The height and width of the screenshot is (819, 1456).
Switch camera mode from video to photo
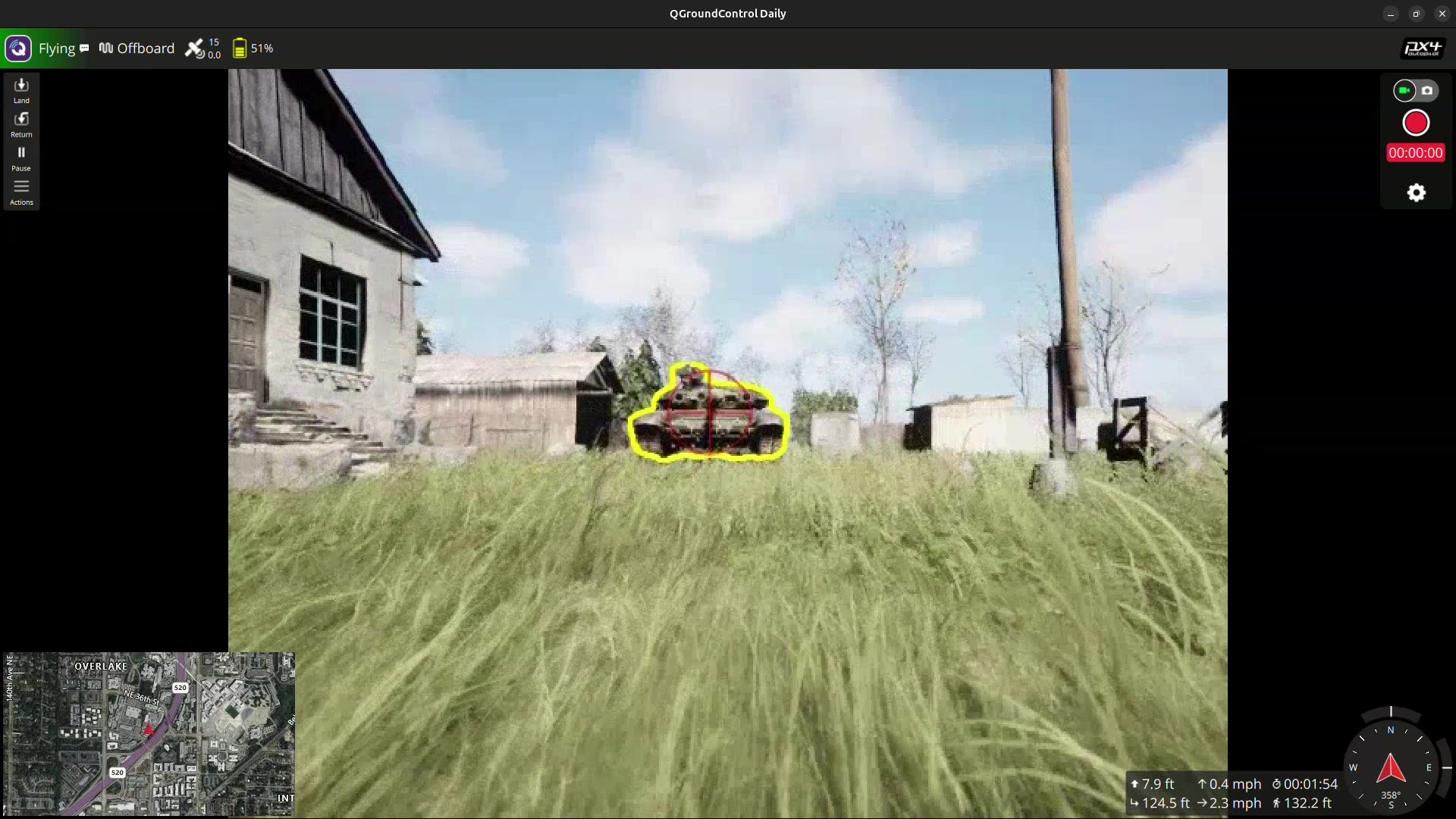[x=1429, y=90]
